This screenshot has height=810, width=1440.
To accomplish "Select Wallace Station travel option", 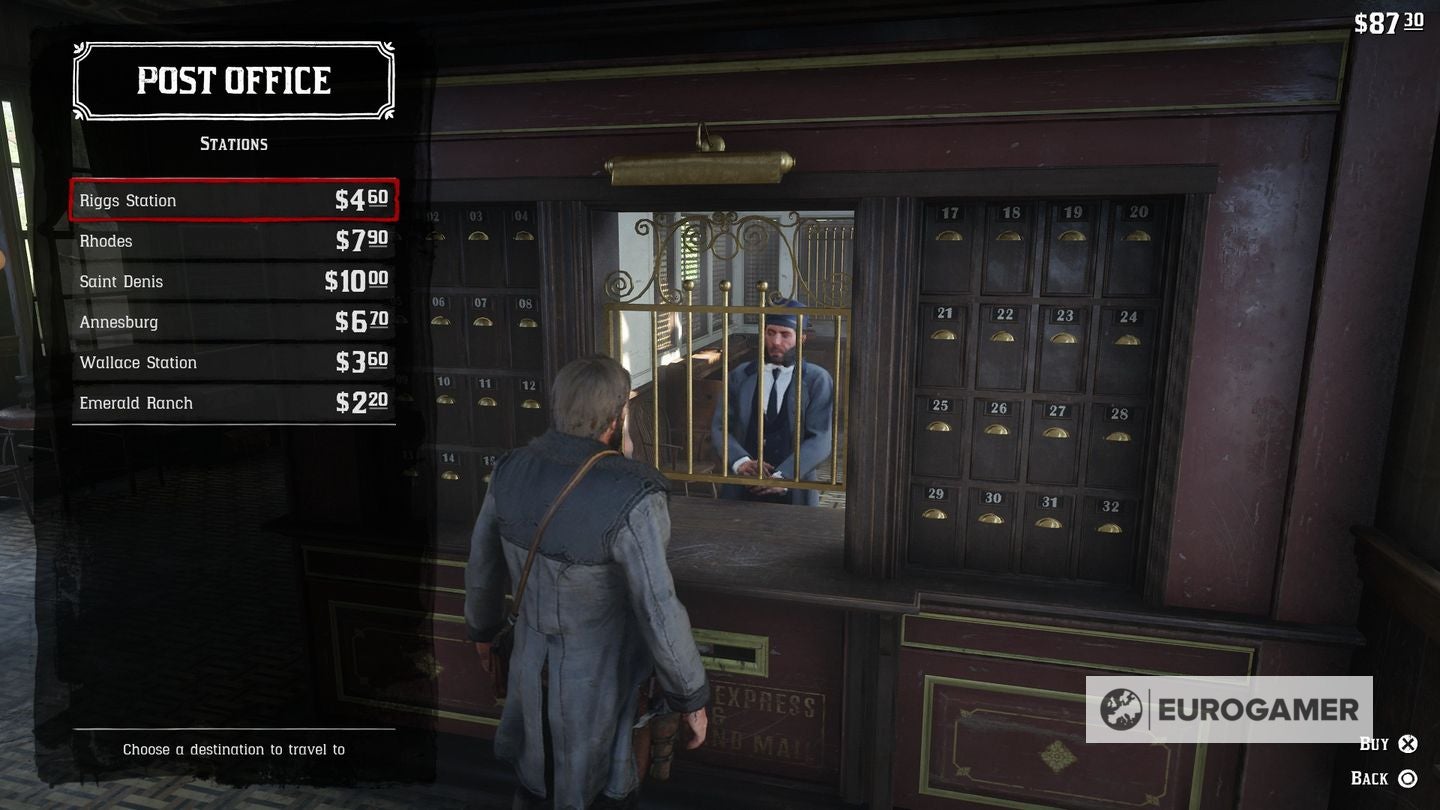I will coord(138,362).
